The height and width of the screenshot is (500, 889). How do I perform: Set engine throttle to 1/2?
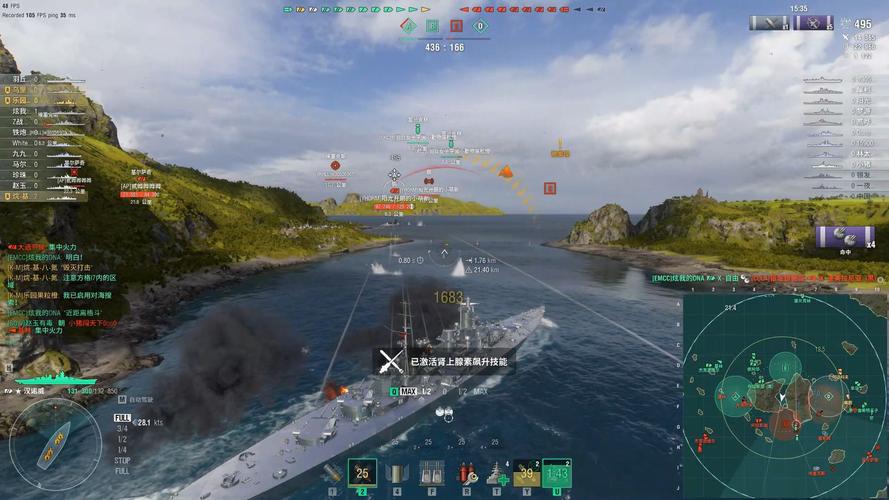click(121, 438)
